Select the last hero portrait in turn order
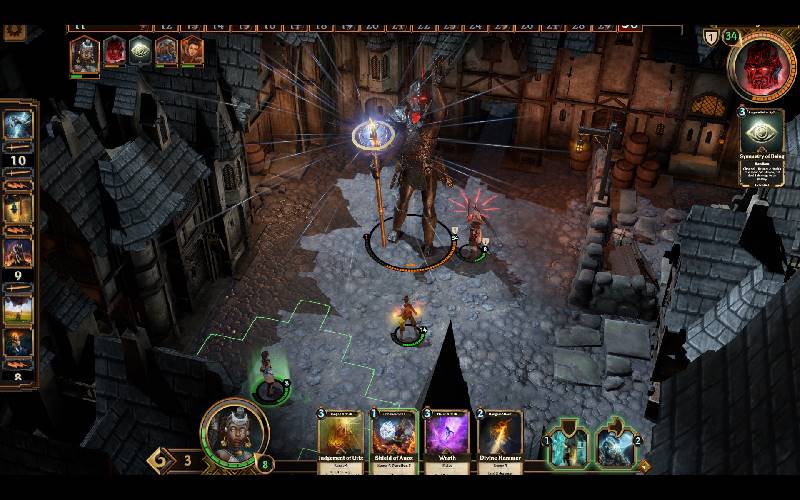The image size is (800, 500). coord(191,51)
